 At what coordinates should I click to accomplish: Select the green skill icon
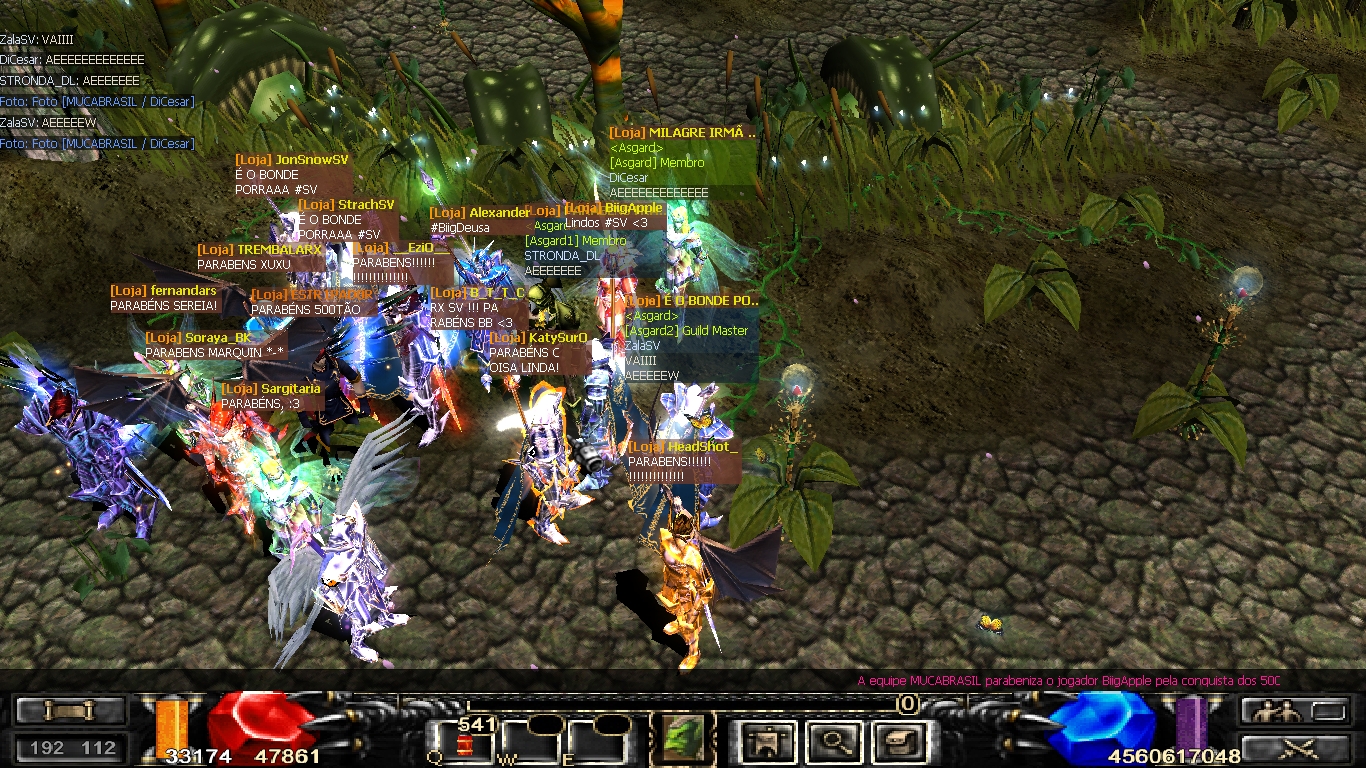click(x=683, y=739)
